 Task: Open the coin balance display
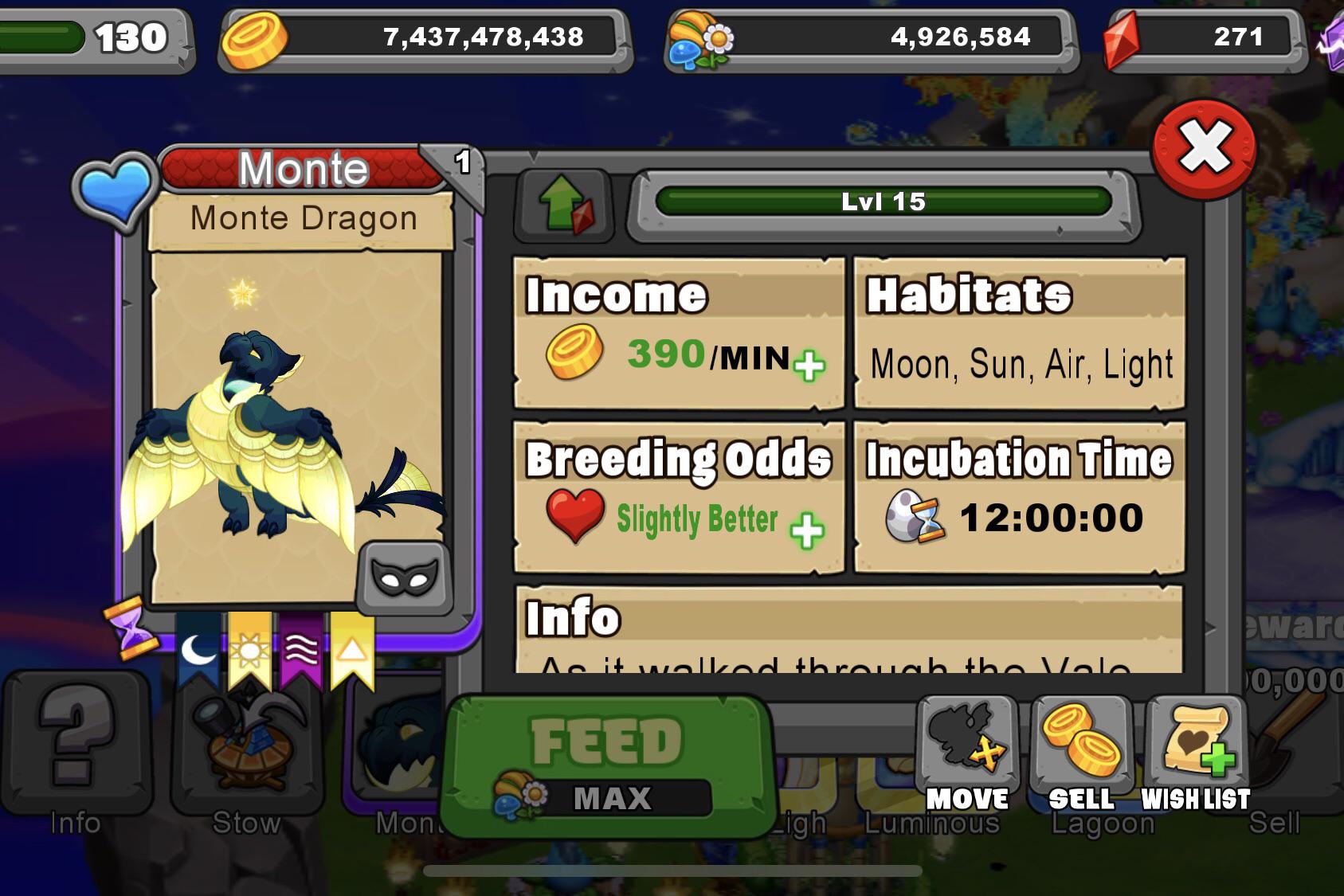point(422,36)
